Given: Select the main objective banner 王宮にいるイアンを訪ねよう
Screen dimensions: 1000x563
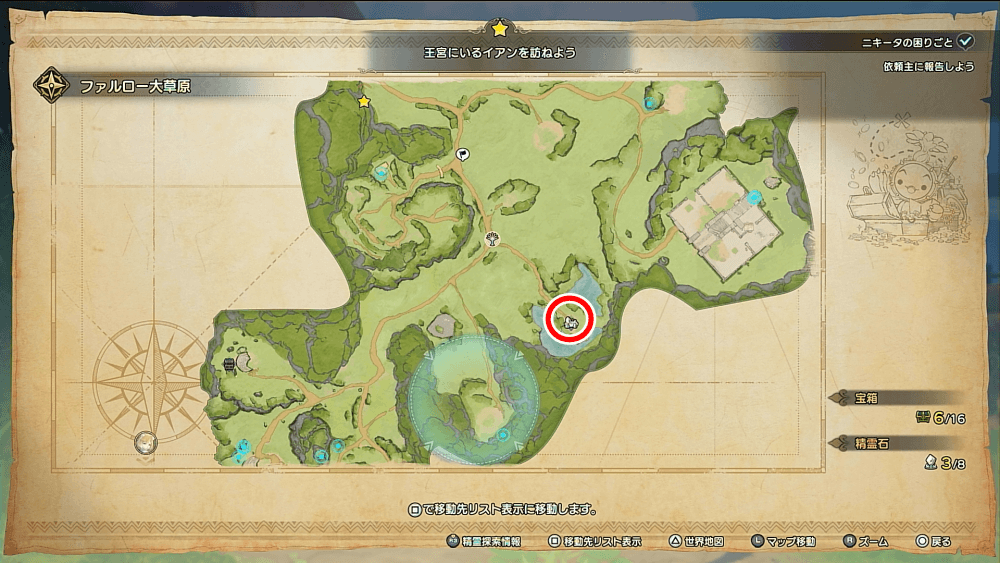Looking at the screenshot, I should tap(499, 51).
